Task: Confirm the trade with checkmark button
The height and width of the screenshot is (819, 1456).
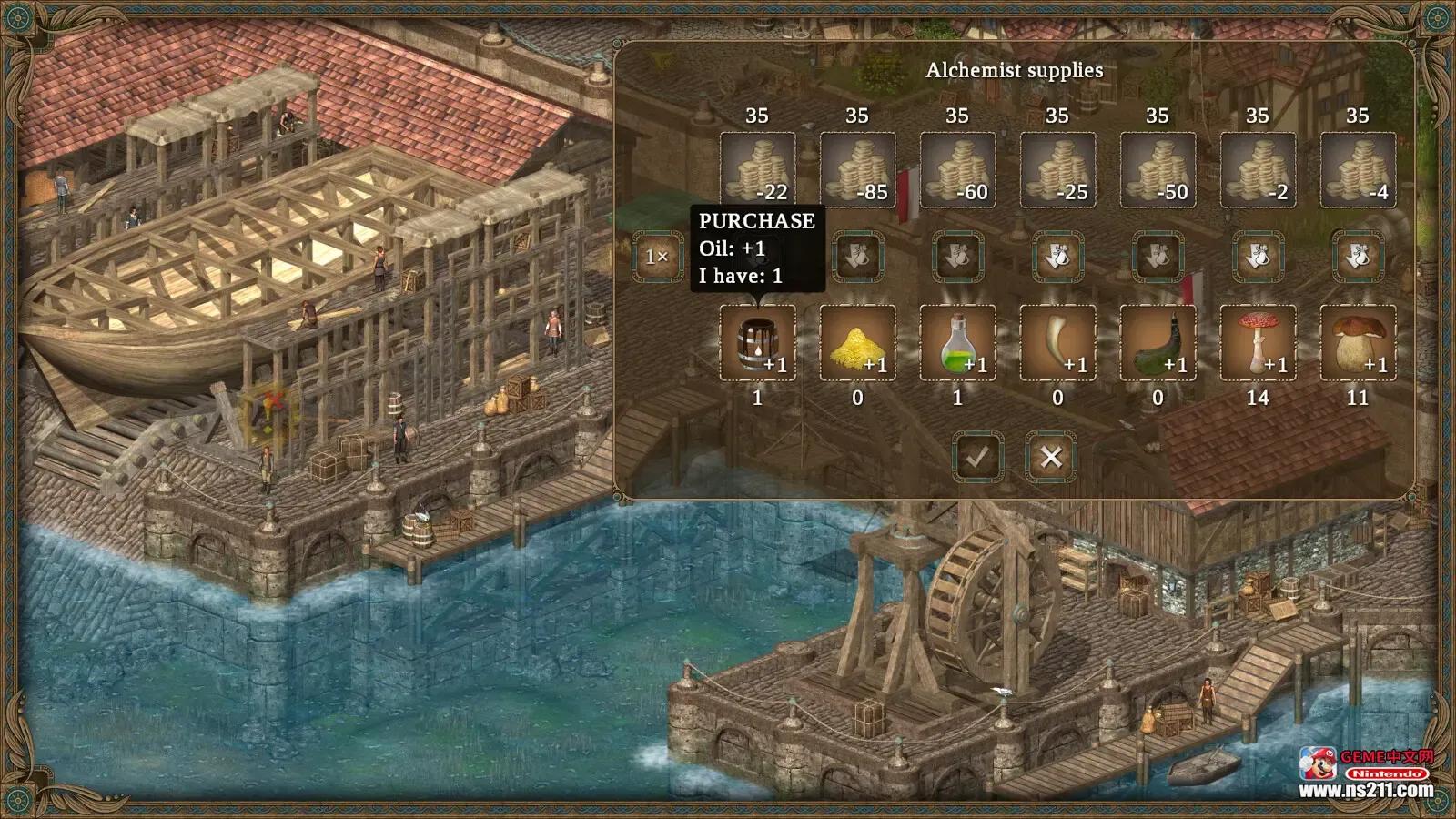Action: point(978,457)
